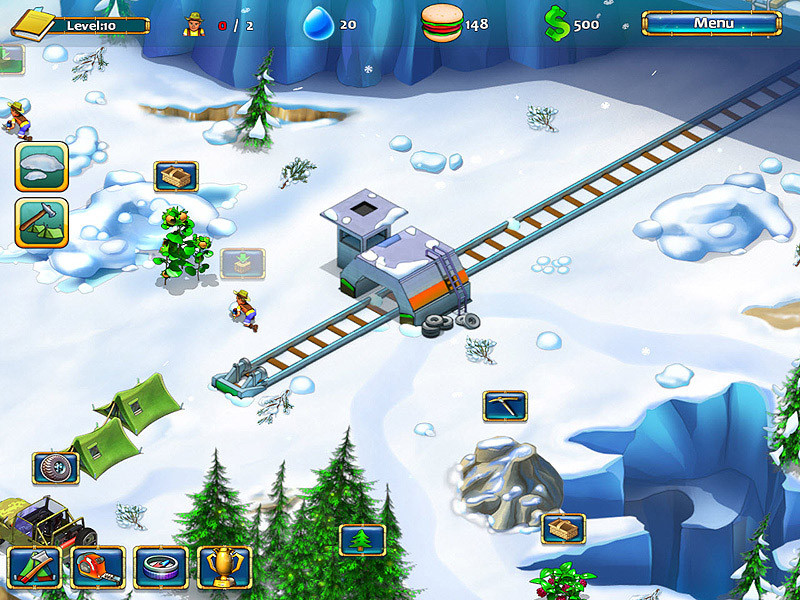
Task: Click the basket icon near the fruit bush
Action: tap(176, 177)
